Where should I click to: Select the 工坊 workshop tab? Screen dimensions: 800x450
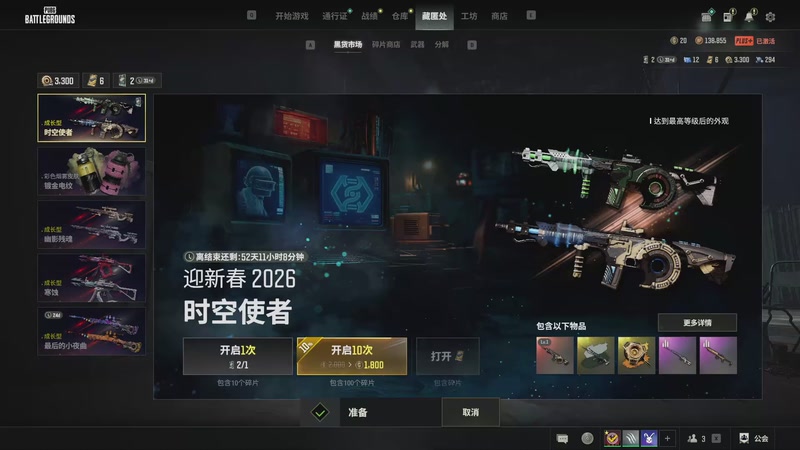pos(469,16)
